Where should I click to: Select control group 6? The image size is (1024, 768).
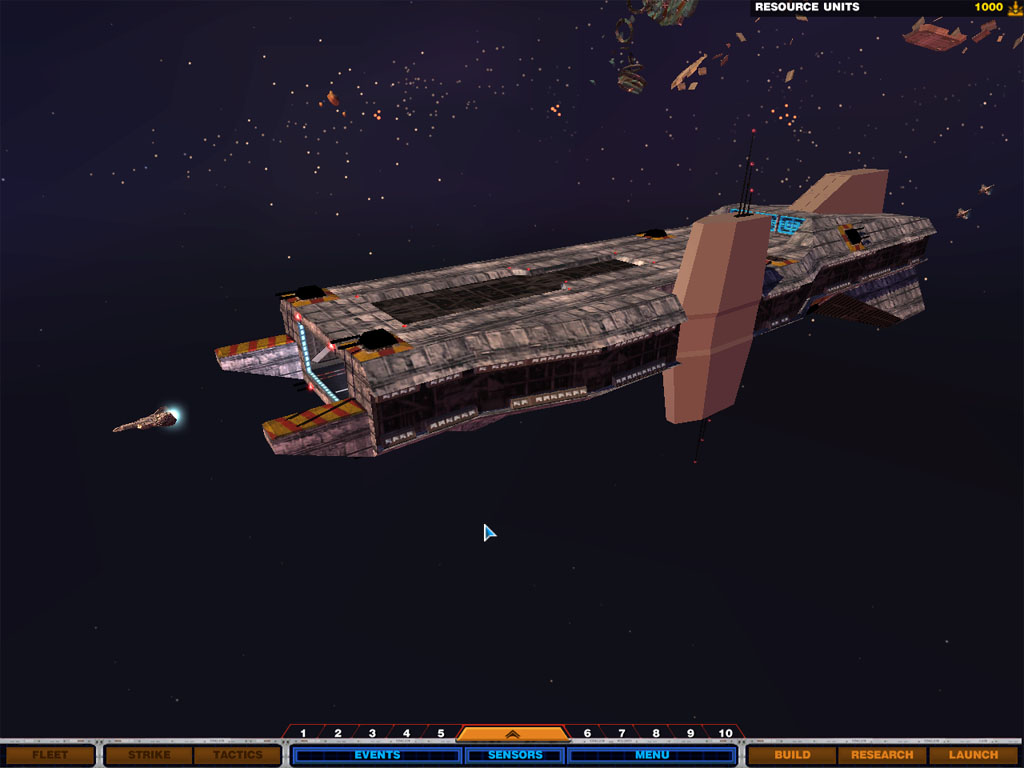coord(587,734)
